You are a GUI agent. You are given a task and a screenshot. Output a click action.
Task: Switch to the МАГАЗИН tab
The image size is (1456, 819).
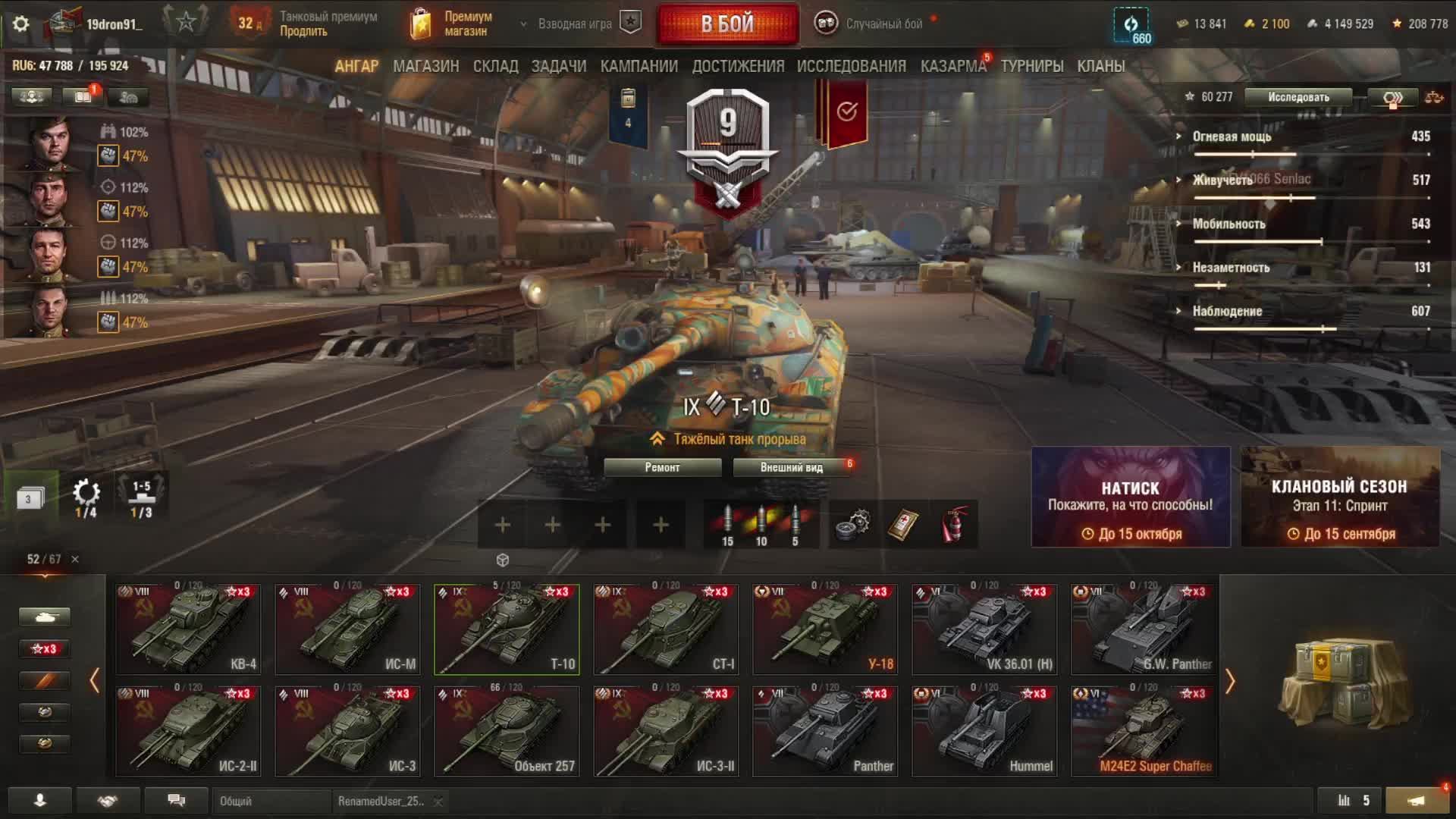tap(425, 67)
